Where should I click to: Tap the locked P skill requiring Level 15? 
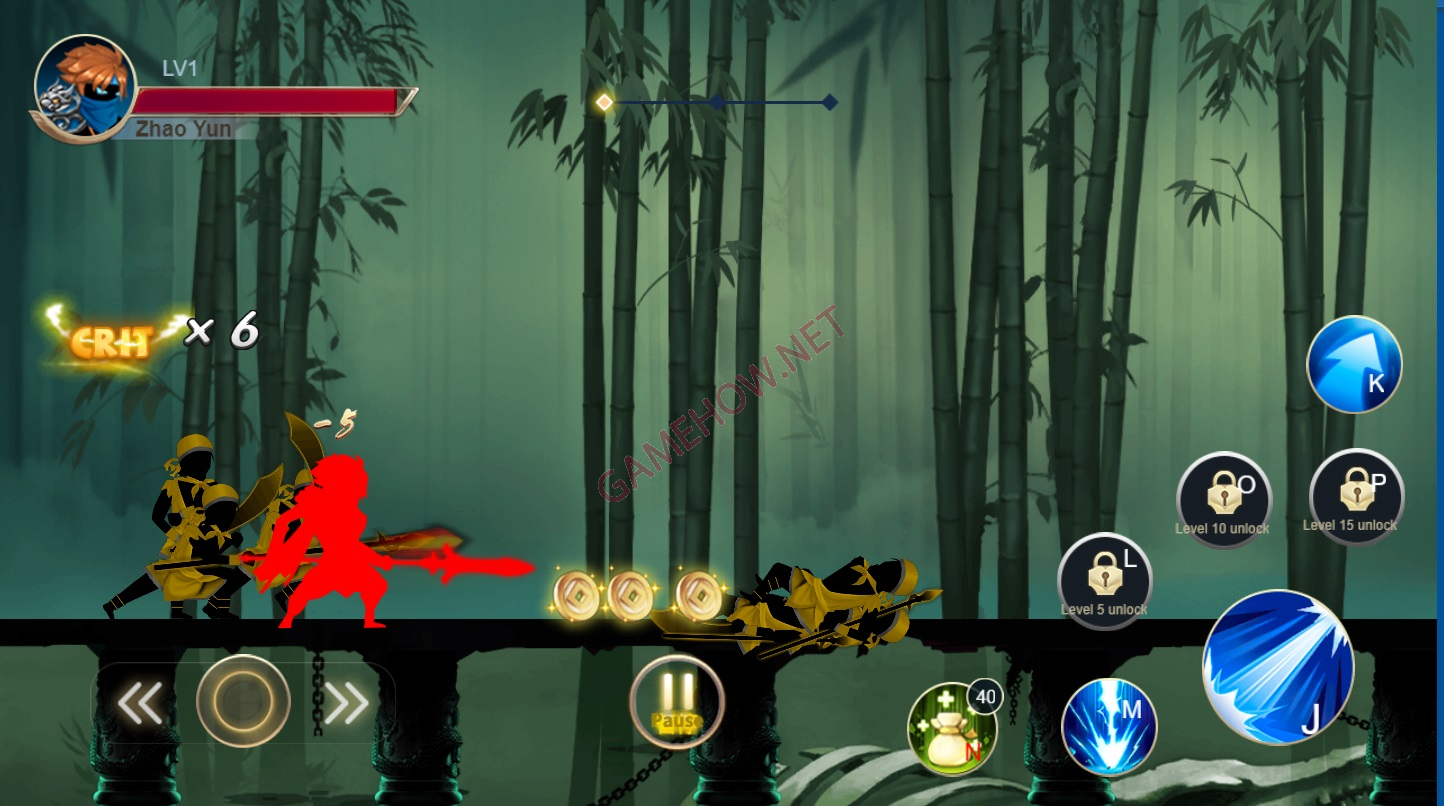pos(1355,497)
